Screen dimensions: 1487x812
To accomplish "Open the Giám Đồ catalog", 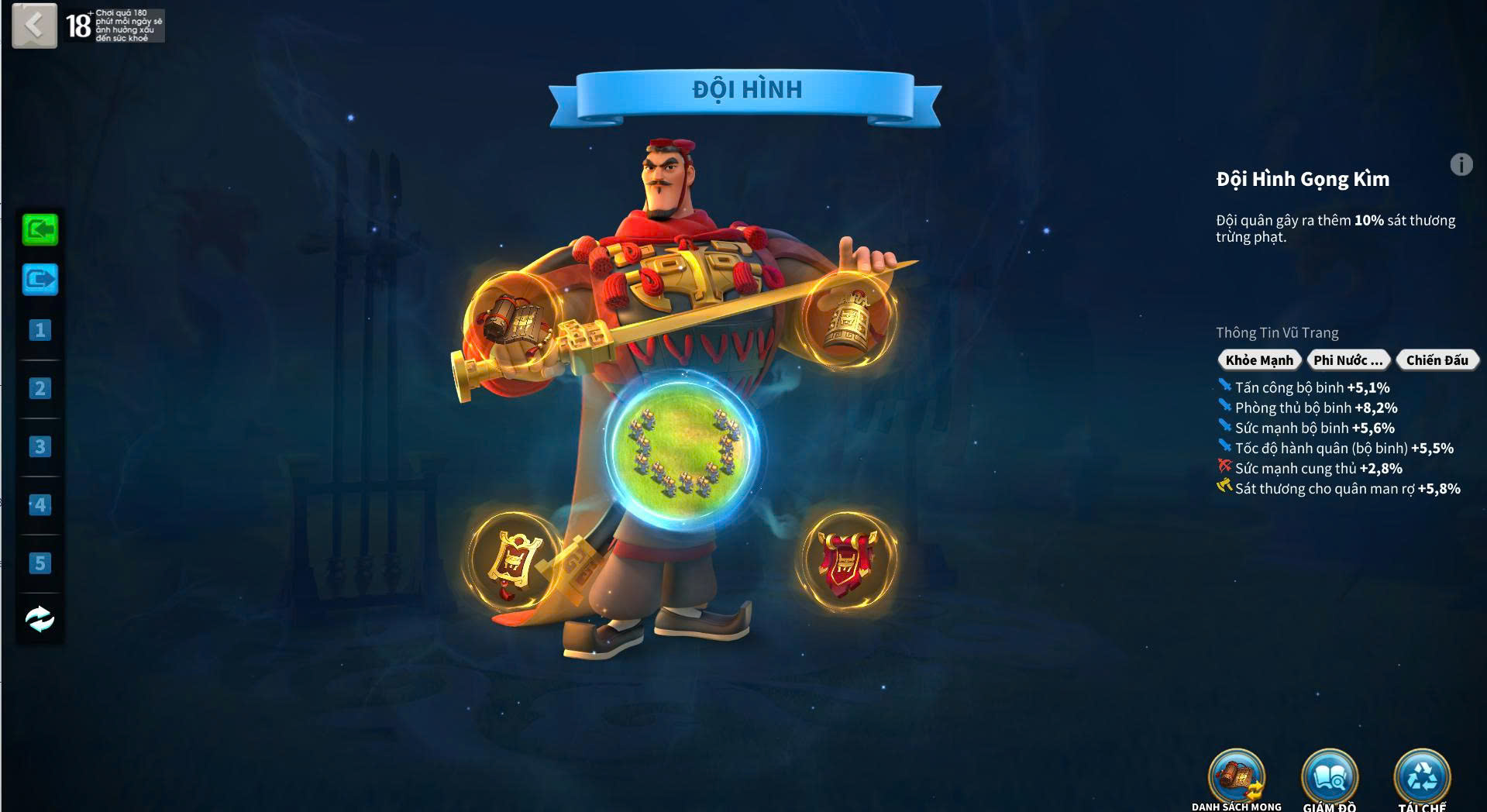I will (1330, 779).
